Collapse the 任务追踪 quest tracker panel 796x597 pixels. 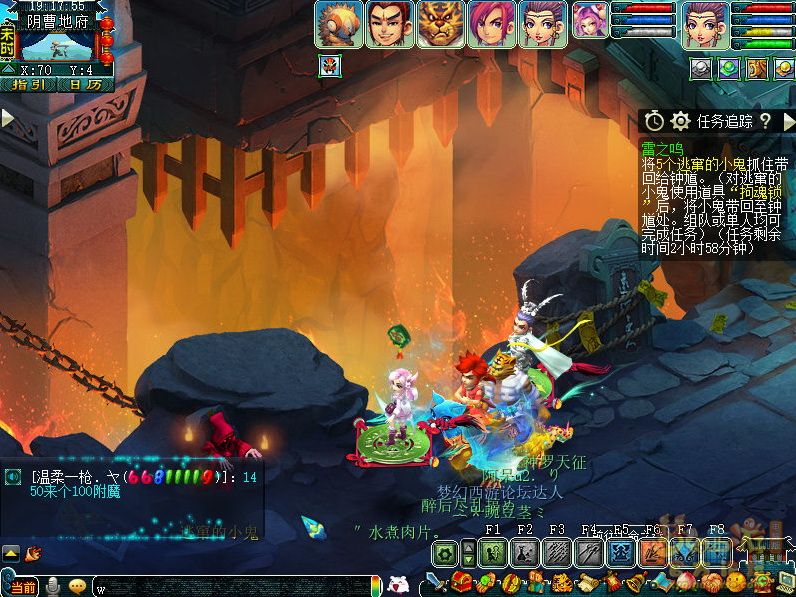coord(788,121)
